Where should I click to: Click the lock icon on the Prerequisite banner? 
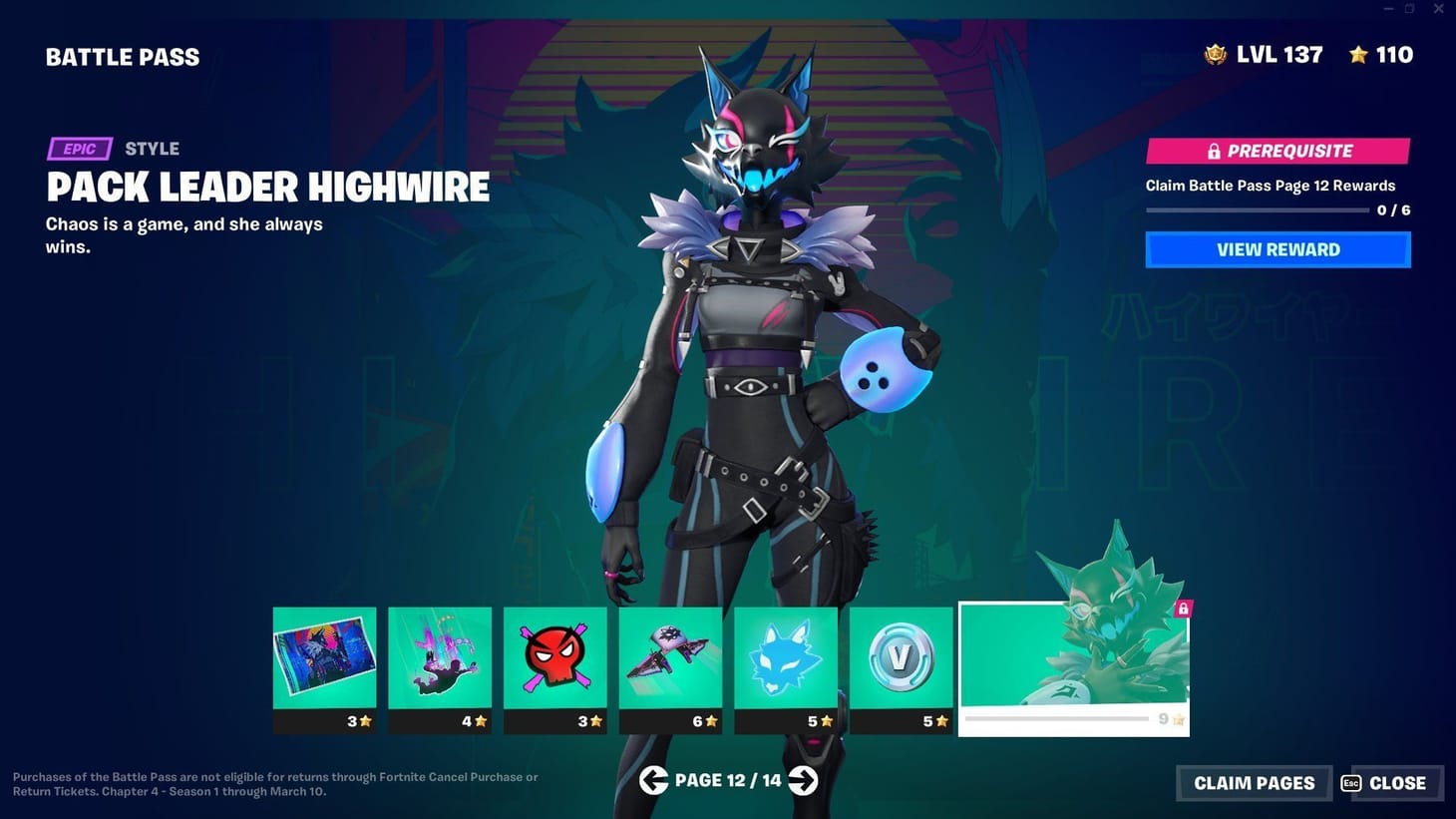tap(1214, 151)
